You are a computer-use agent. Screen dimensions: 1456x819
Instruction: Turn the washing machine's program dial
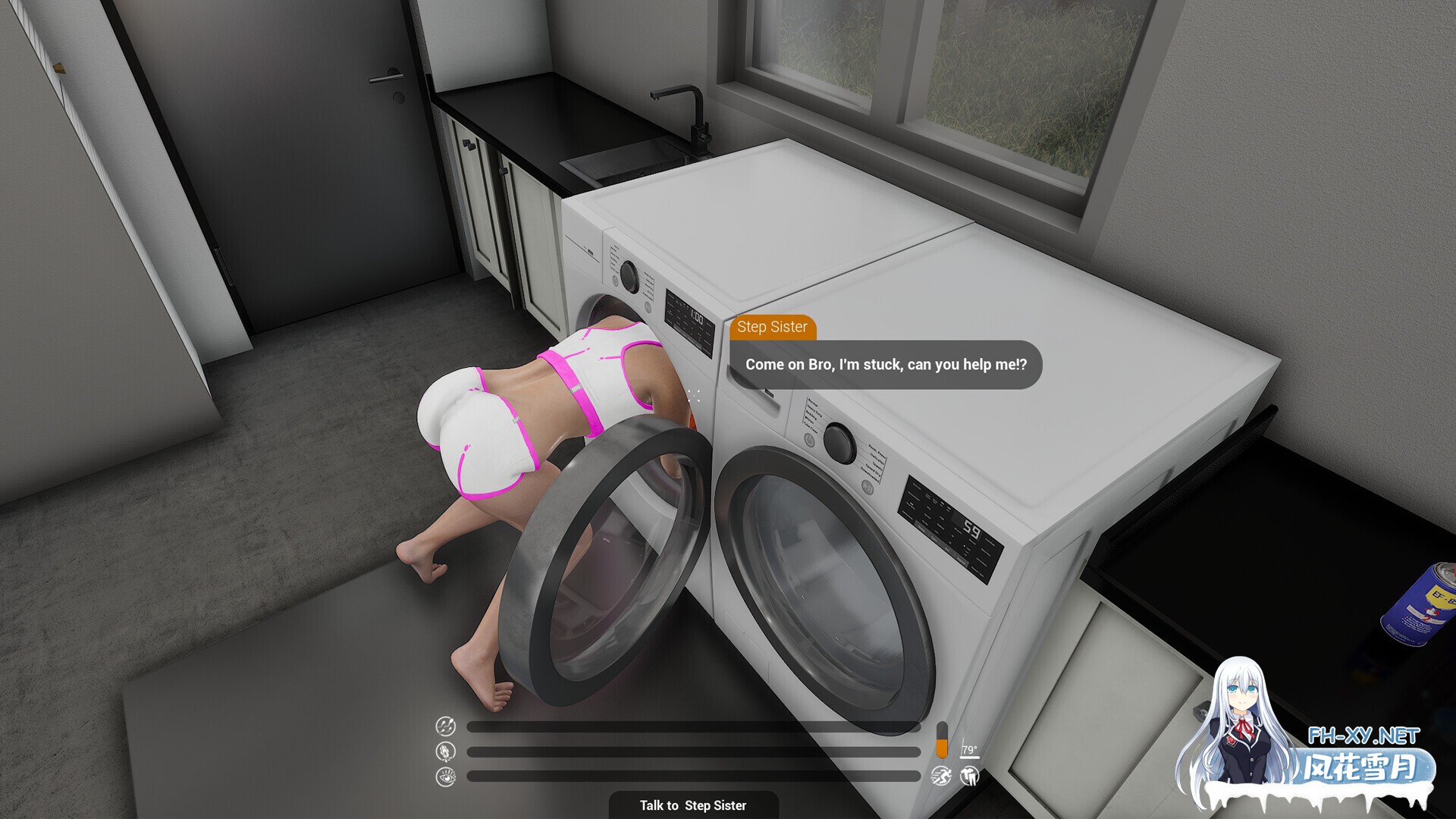click(630, 277)
